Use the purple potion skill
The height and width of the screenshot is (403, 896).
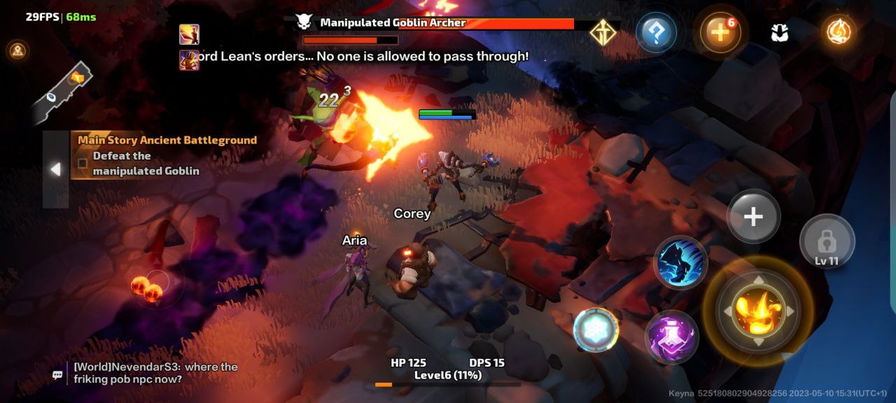pyautogui.click(x=671, y=336)
